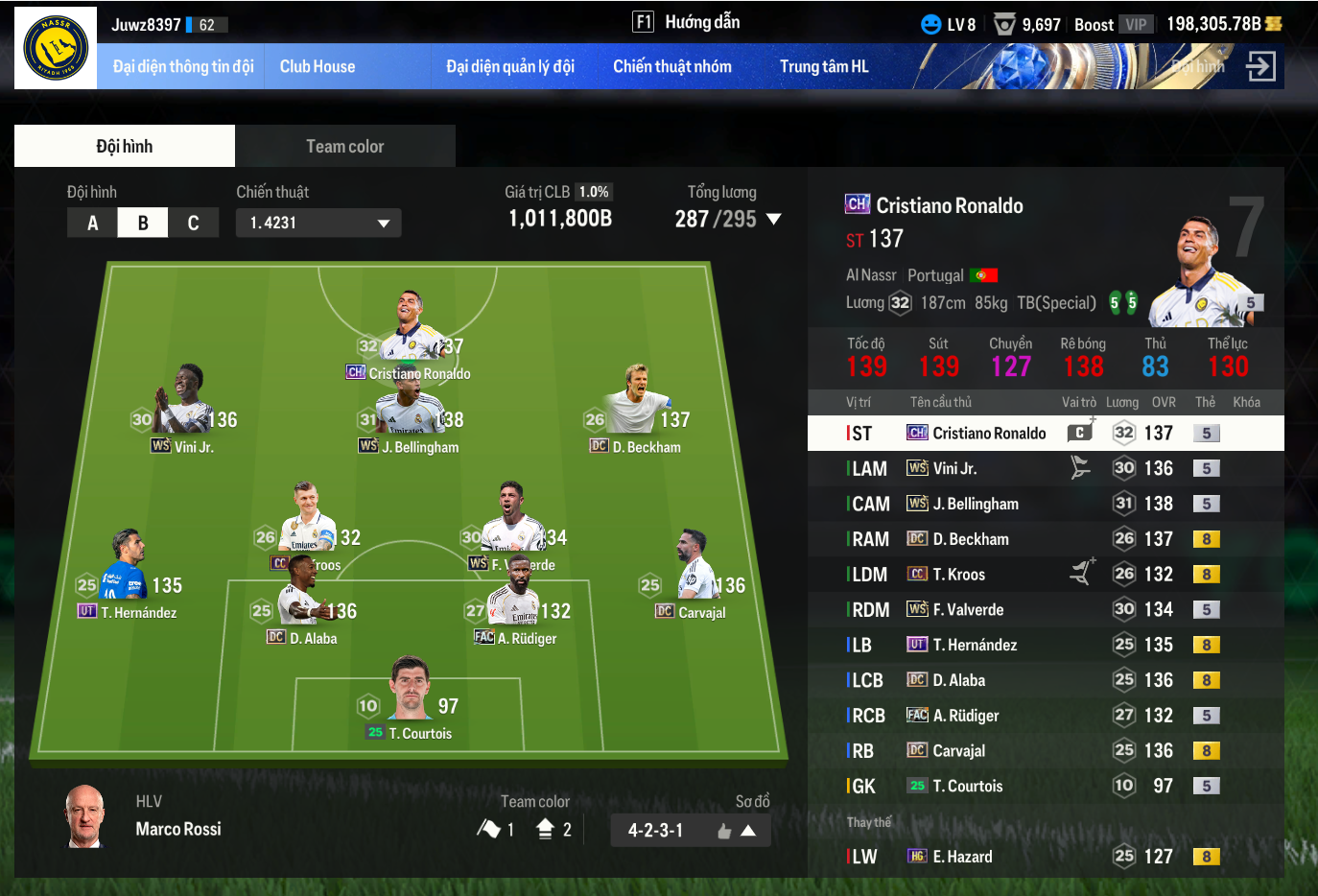Screen dimensions: 1318x896
Task: Open Trung tâm HL menu
Action: pos(823,66)
